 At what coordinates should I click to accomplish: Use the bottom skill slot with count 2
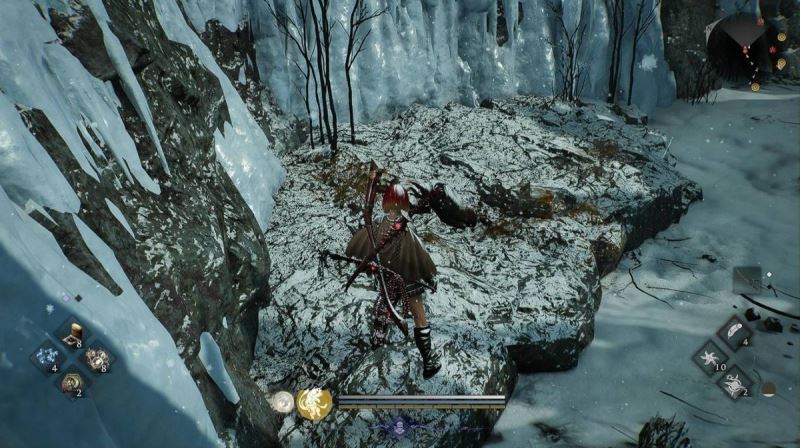pyautogui.click(x=734, y=382)
